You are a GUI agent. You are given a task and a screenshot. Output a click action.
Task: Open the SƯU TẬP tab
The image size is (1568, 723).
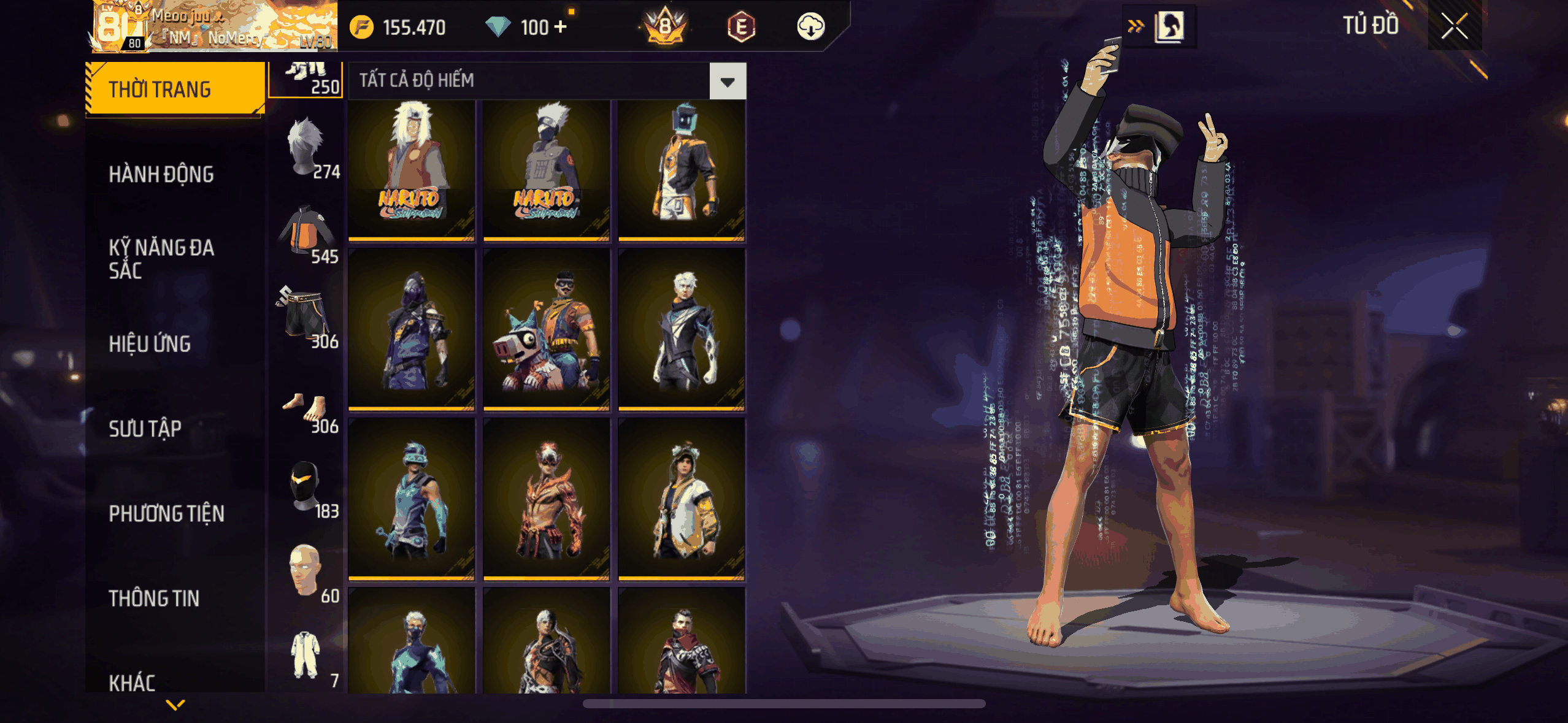145,429
